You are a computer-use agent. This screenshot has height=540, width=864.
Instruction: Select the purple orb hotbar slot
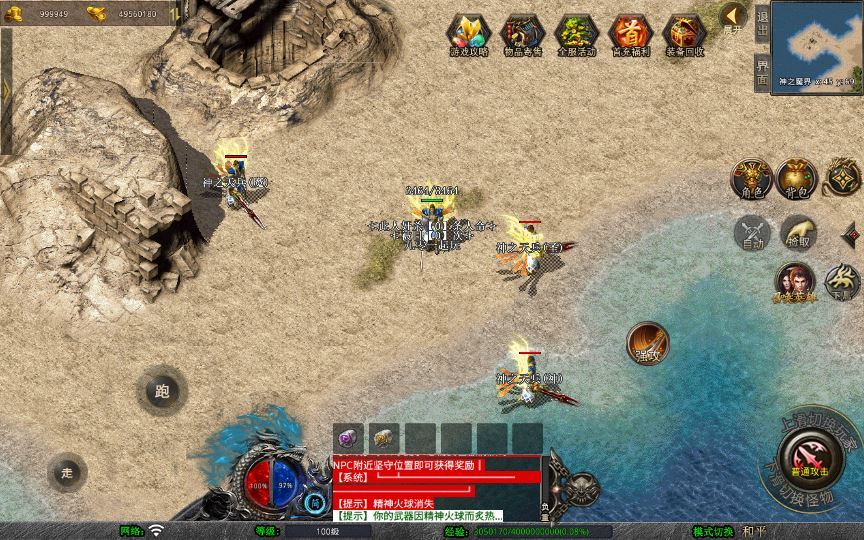[349, 437]
